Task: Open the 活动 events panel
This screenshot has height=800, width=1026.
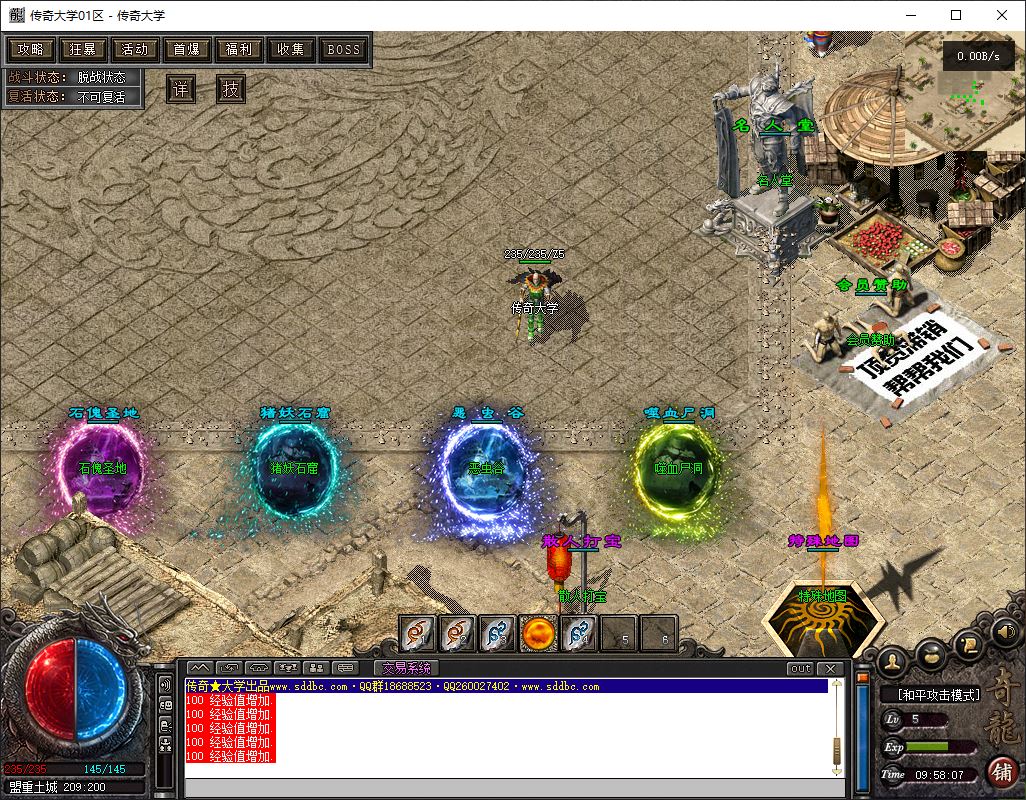Action: click(135, 49)
